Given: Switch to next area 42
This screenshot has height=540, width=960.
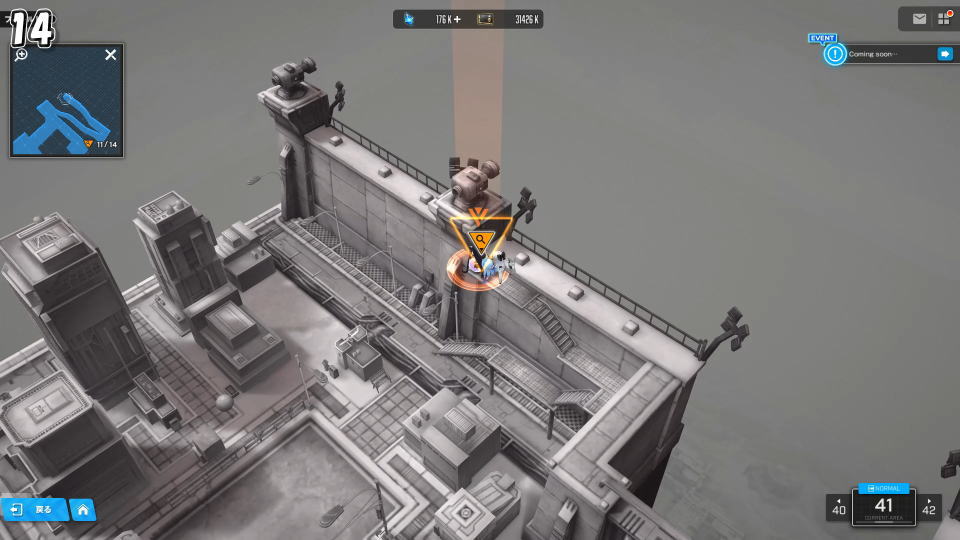Looking at the screenshot, I should [x=929, y=507].
